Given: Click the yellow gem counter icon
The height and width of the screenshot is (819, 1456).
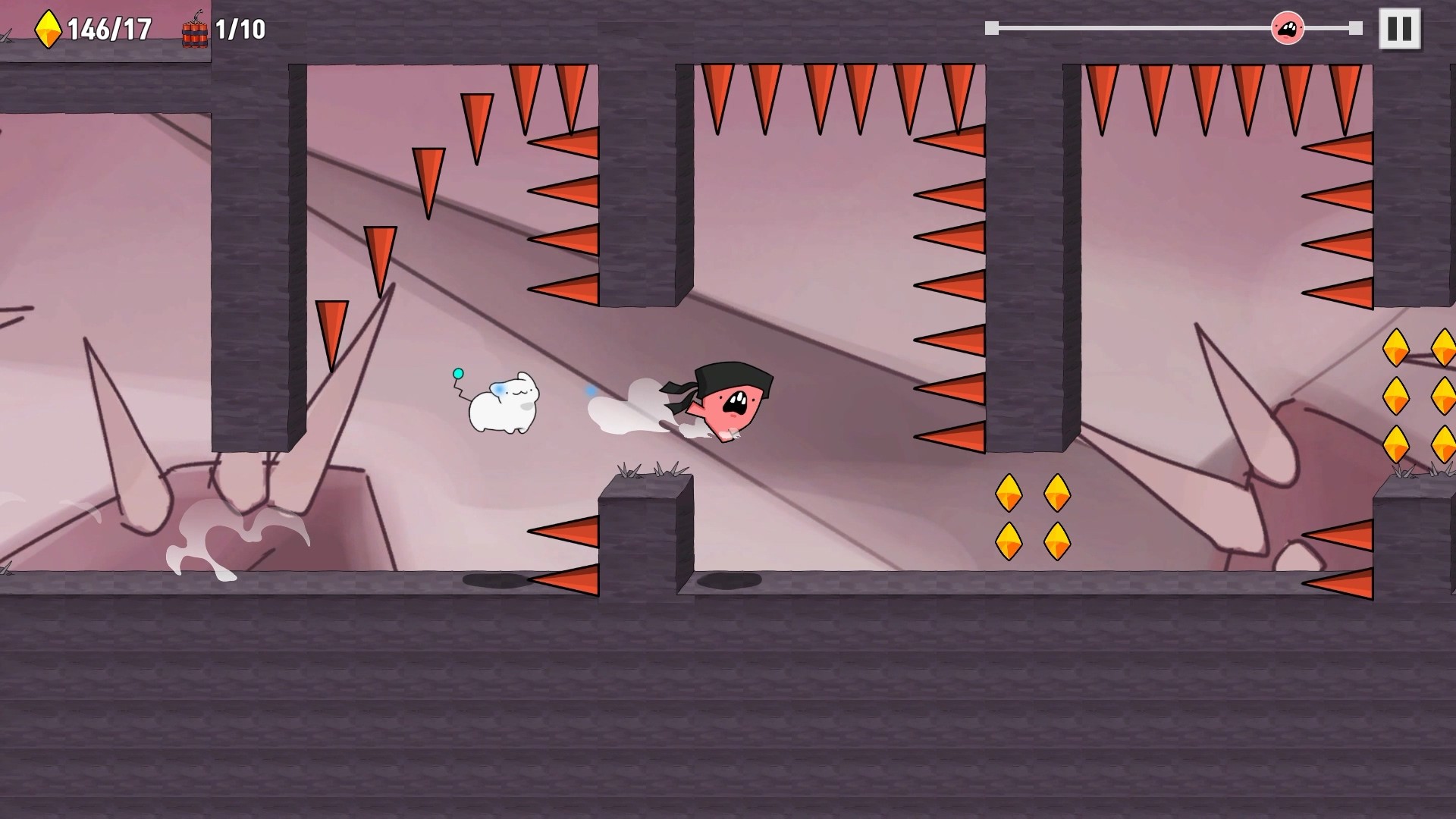Looking at the screenshot, I should click(47, 28).
